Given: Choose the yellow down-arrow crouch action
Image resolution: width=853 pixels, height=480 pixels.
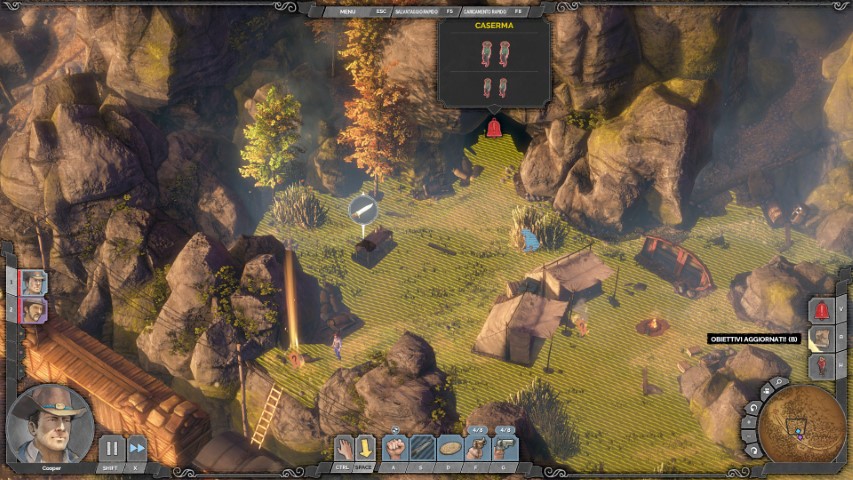Looking at the screenshot, I should pos(366,447).
